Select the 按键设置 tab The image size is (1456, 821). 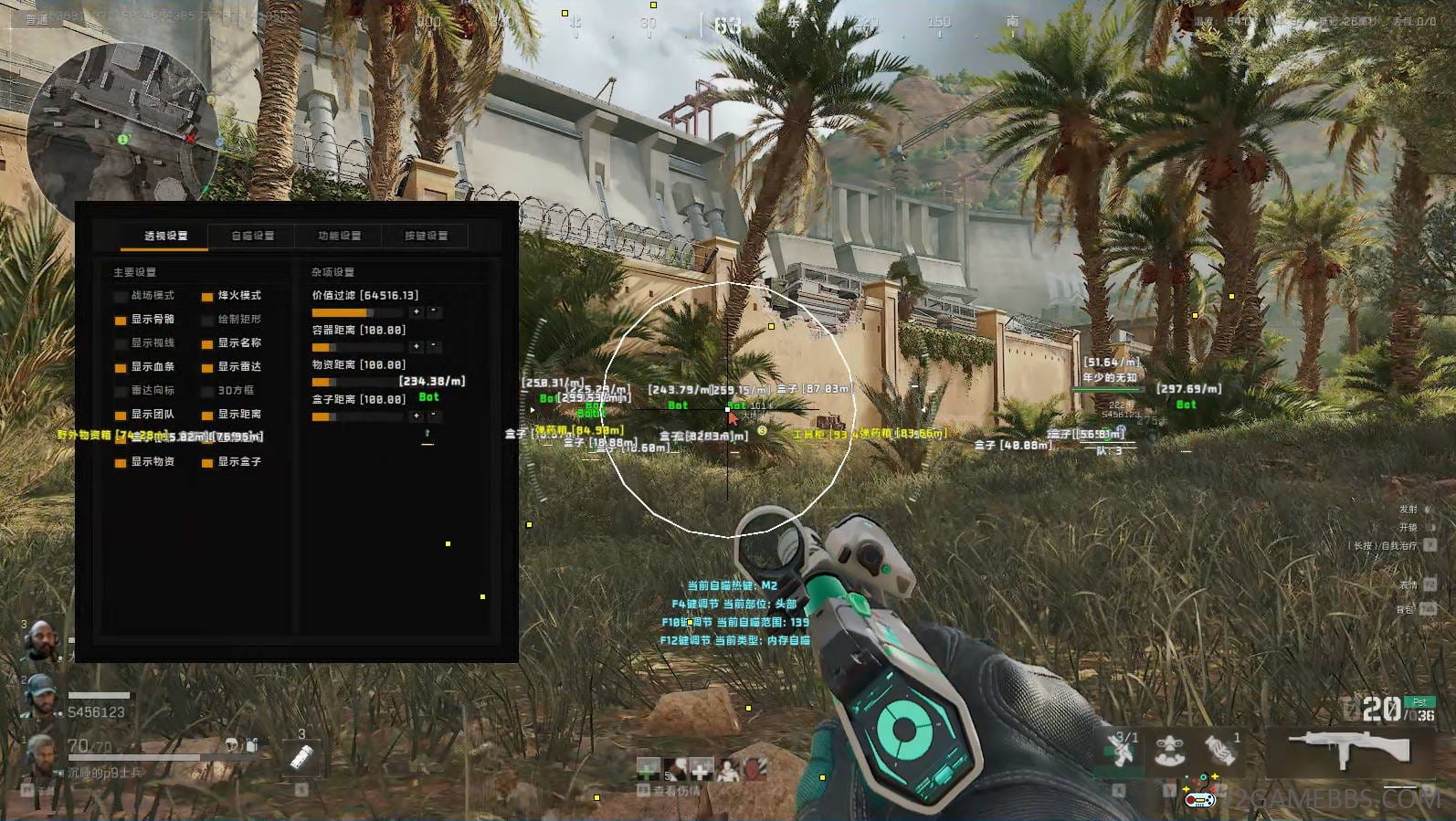point(426,236)
